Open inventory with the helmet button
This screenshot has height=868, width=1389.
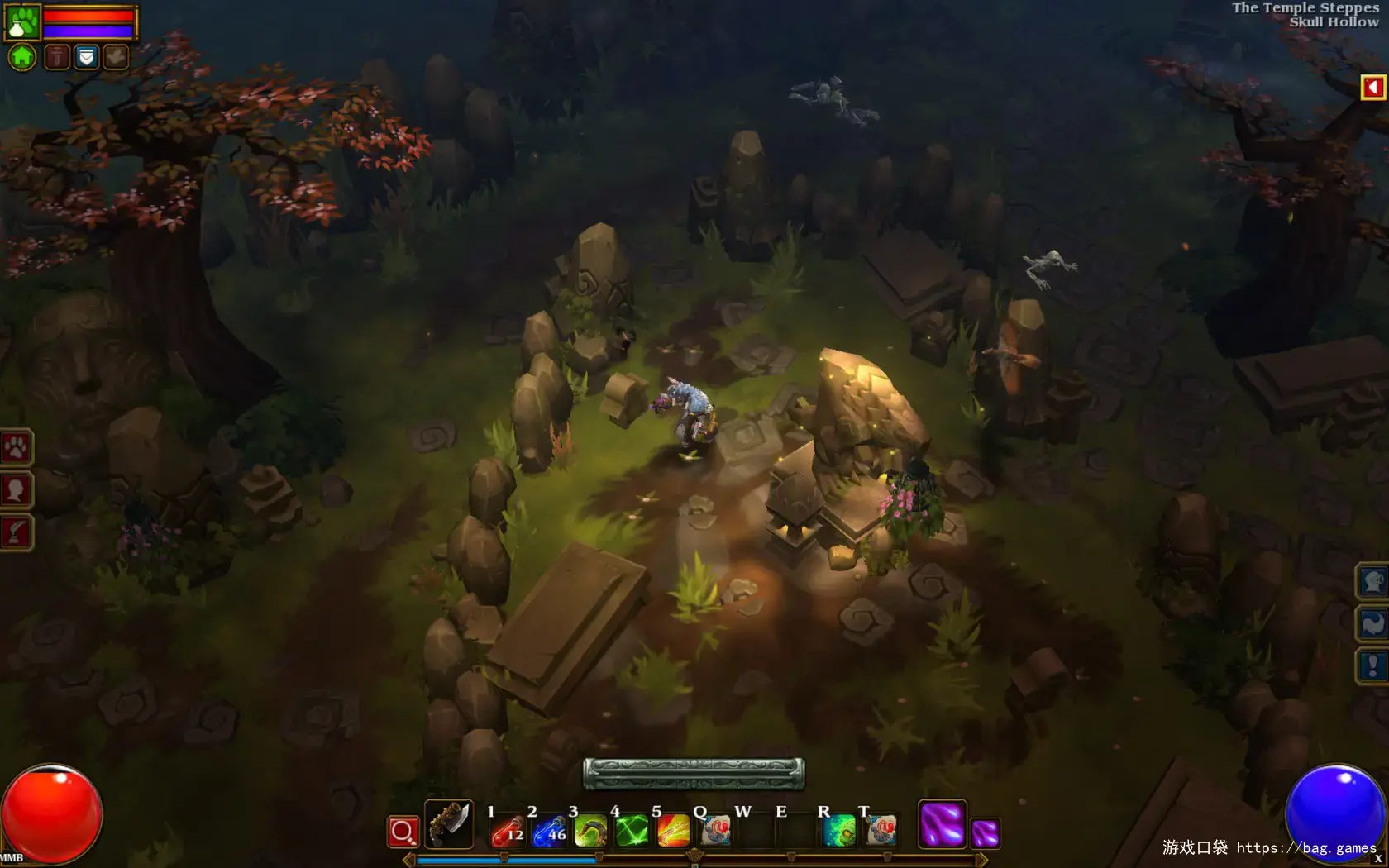[1372, 582]
